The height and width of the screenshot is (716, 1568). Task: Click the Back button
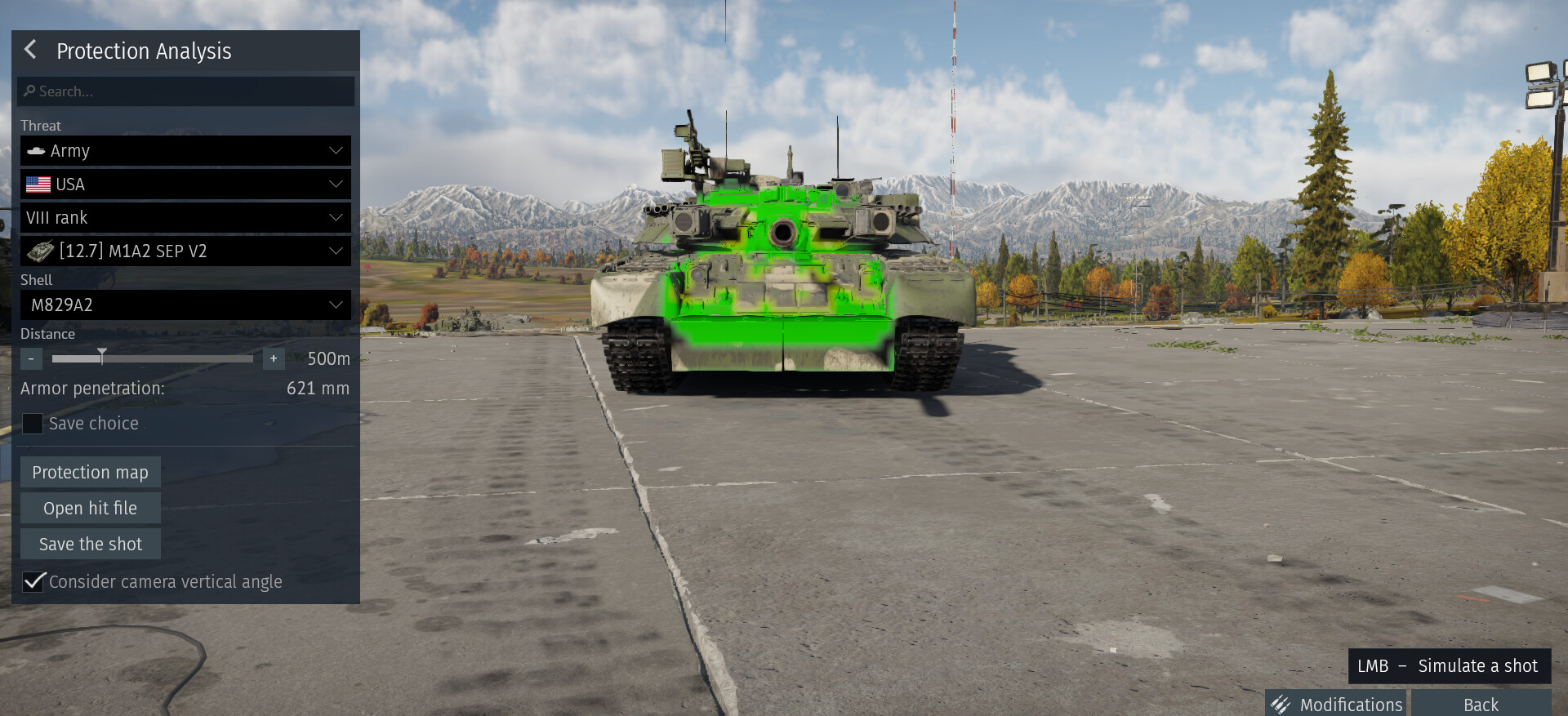coord(1480,704)
